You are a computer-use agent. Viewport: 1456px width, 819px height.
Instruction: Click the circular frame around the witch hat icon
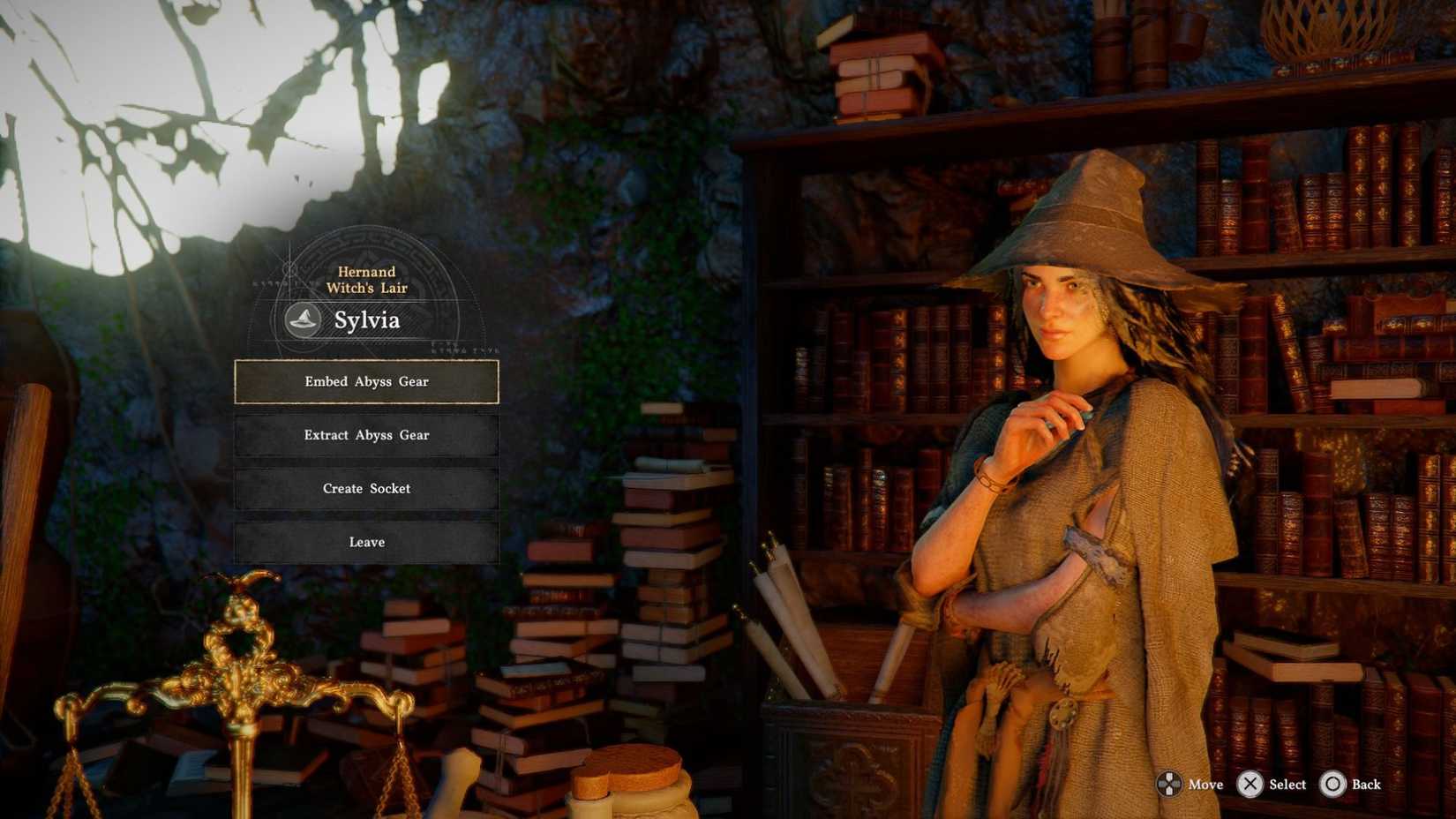[303, 300]
